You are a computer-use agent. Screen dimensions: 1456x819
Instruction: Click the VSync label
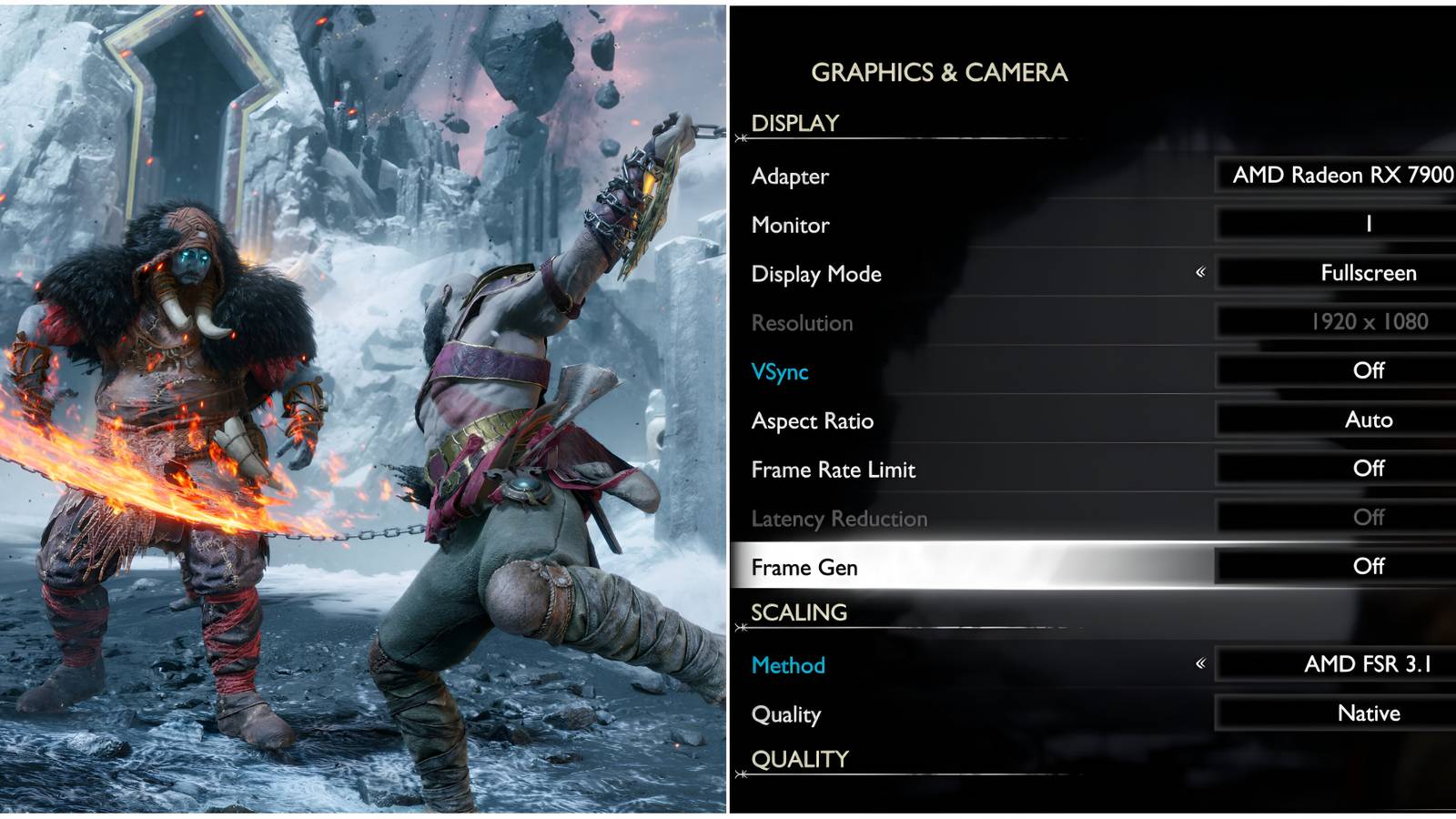click(779, 370)
